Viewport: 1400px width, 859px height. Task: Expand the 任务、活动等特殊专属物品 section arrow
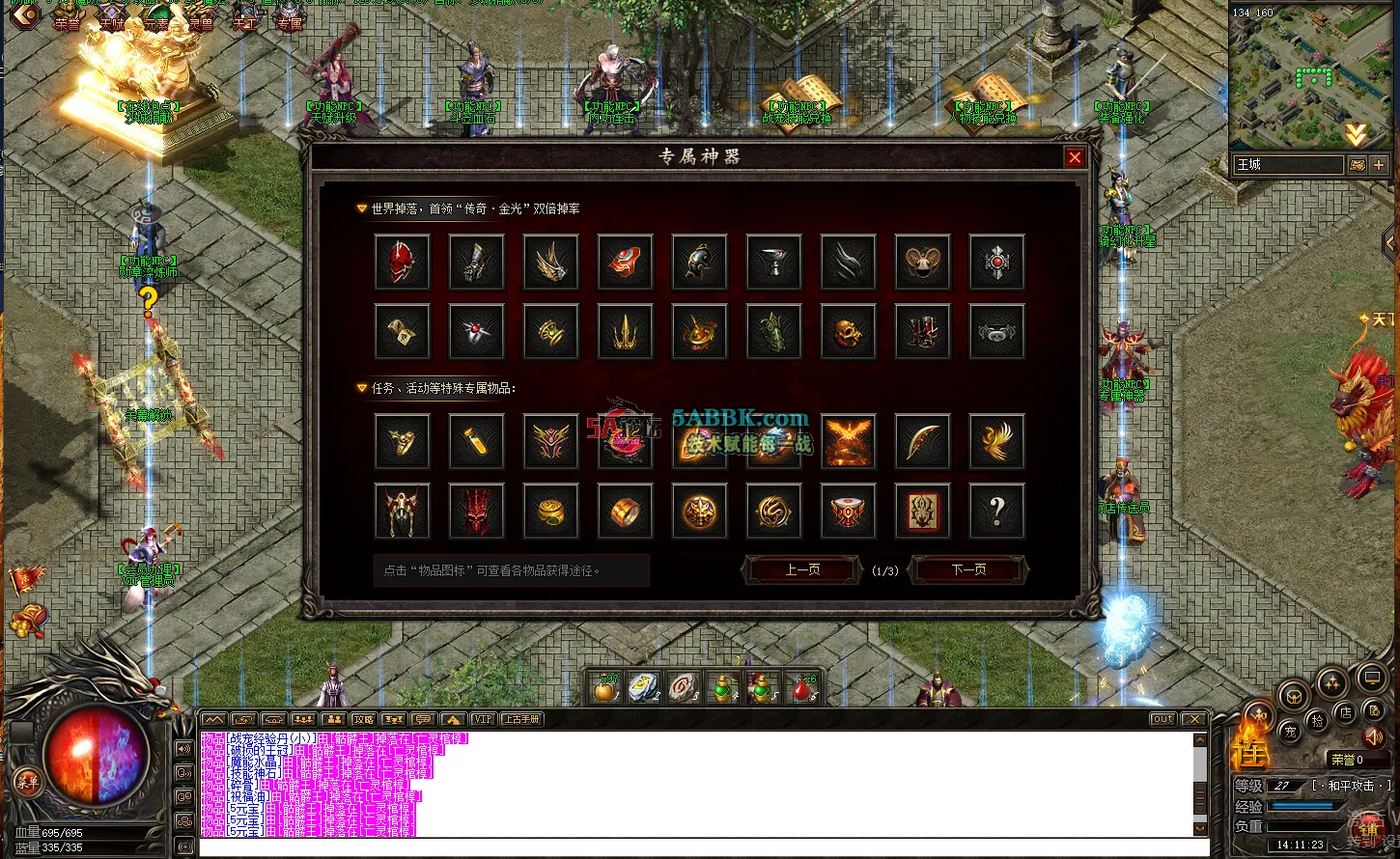[x=359, y=388]
